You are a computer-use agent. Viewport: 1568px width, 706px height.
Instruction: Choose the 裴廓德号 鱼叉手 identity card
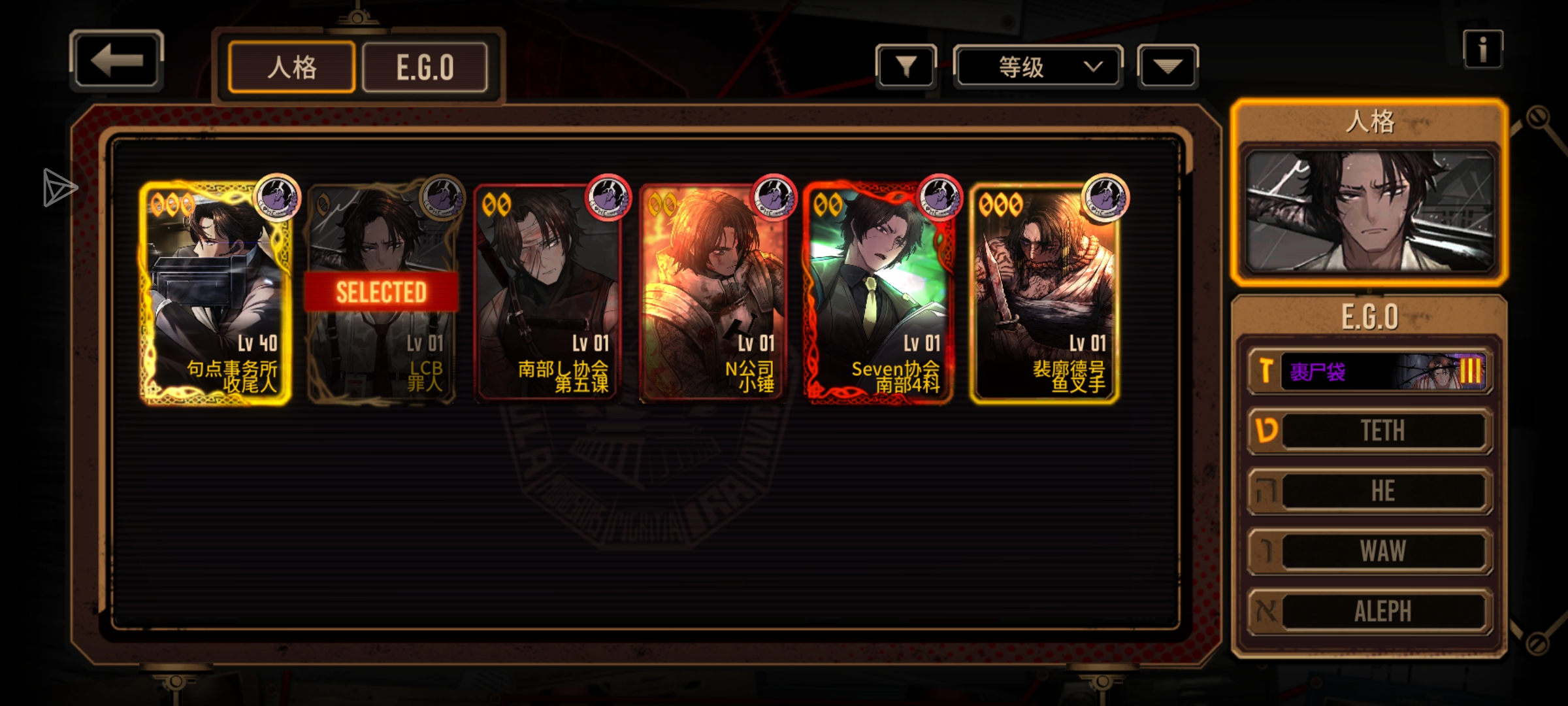1045,294
